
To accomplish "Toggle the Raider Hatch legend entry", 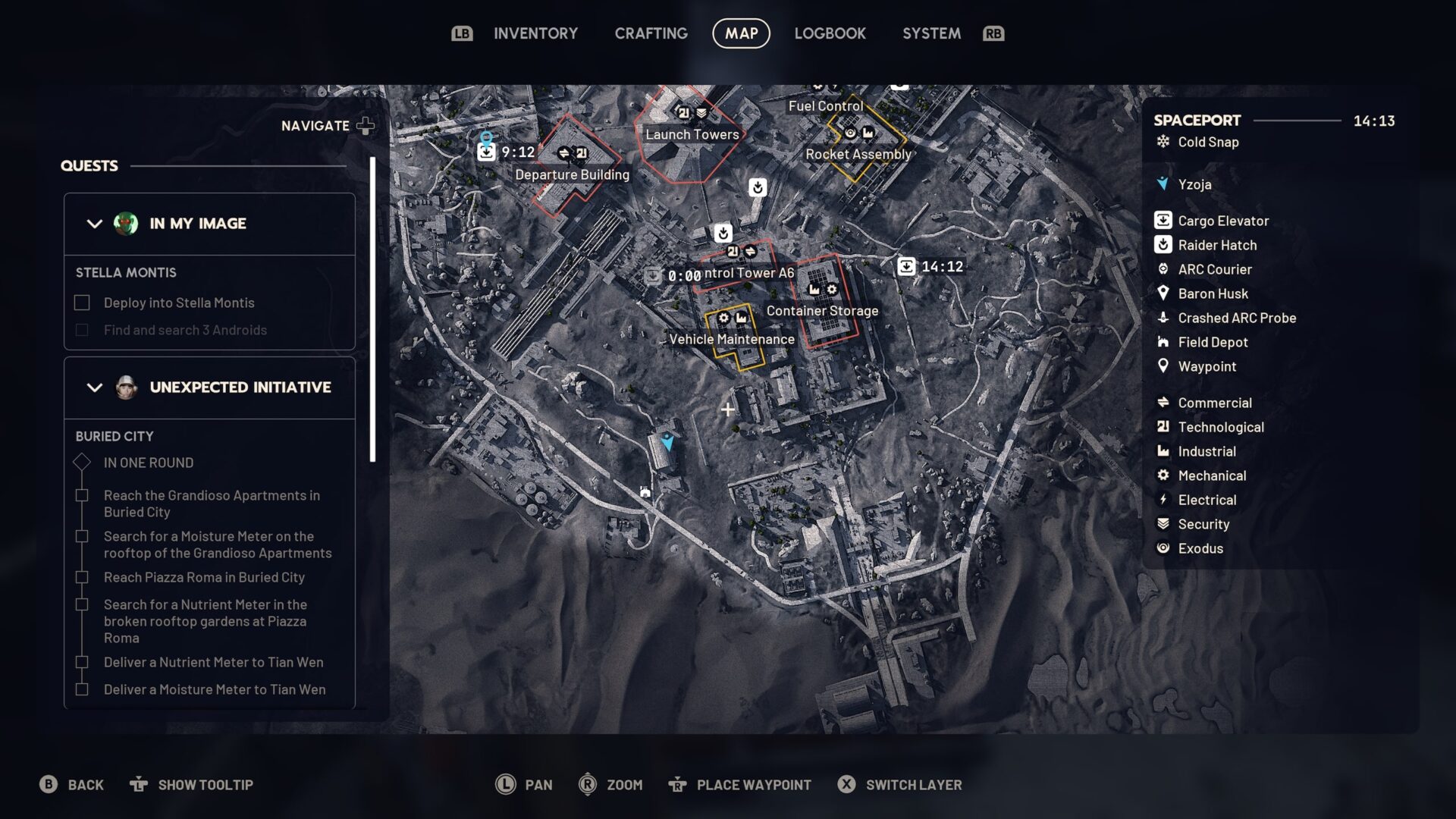I will tap(1216, 245).
